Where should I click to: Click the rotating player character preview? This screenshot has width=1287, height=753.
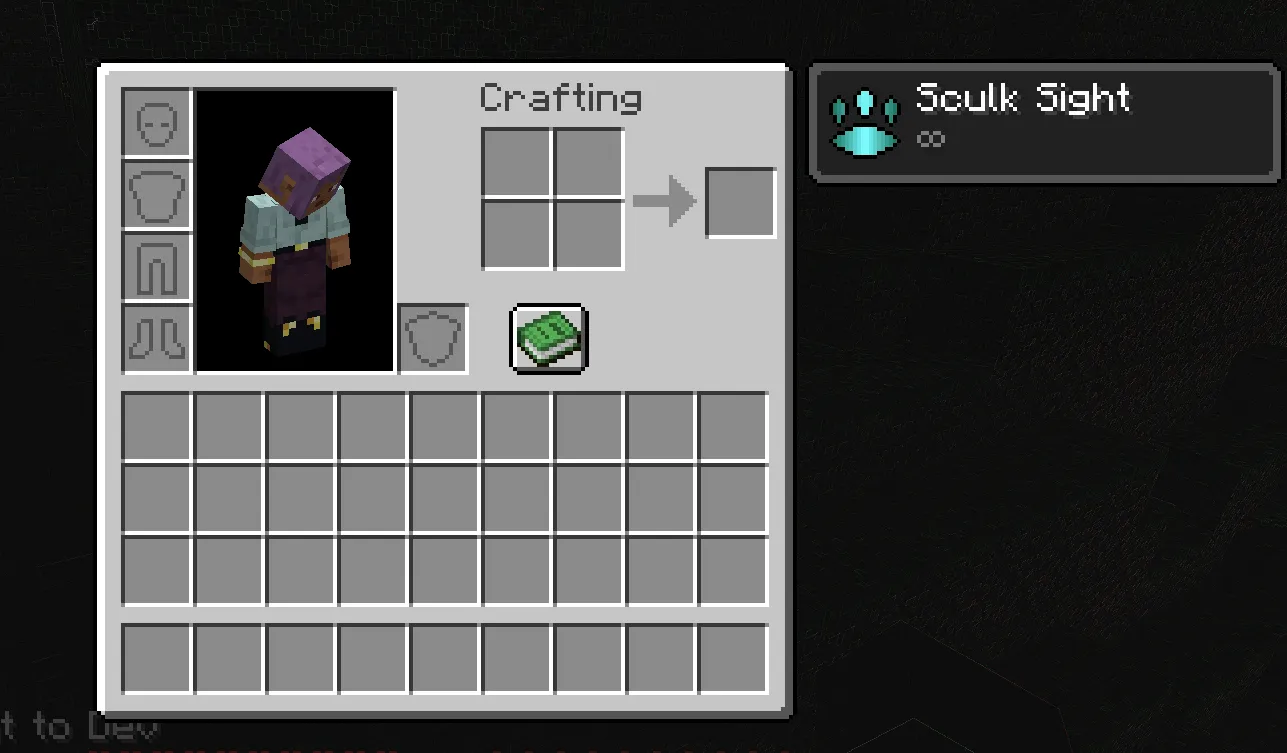295,230
